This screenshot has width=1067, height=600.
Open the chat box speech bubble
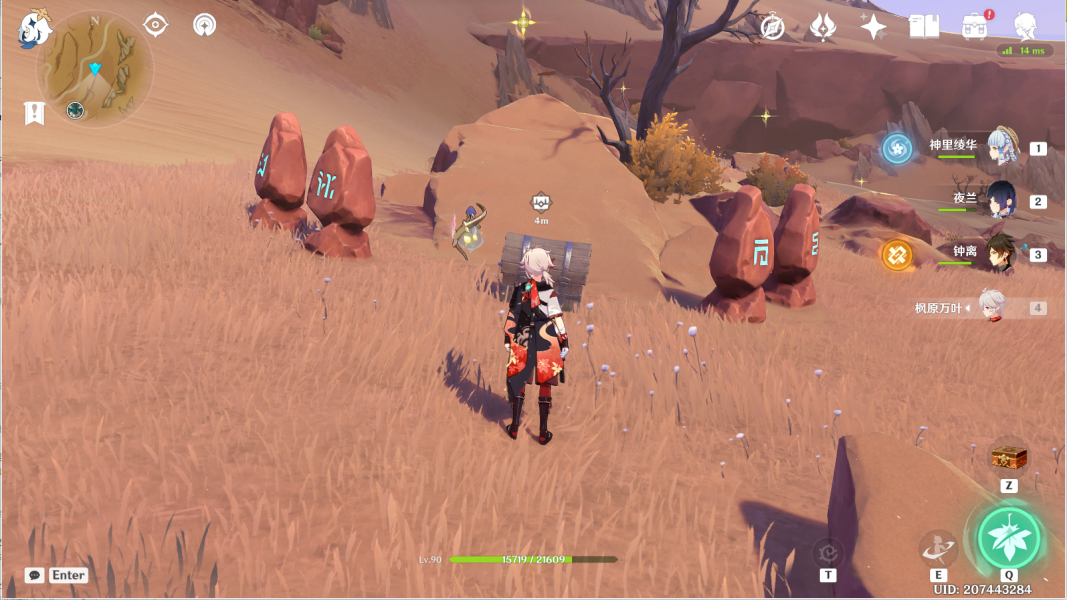pyautogui.click(x=35, y=575)
